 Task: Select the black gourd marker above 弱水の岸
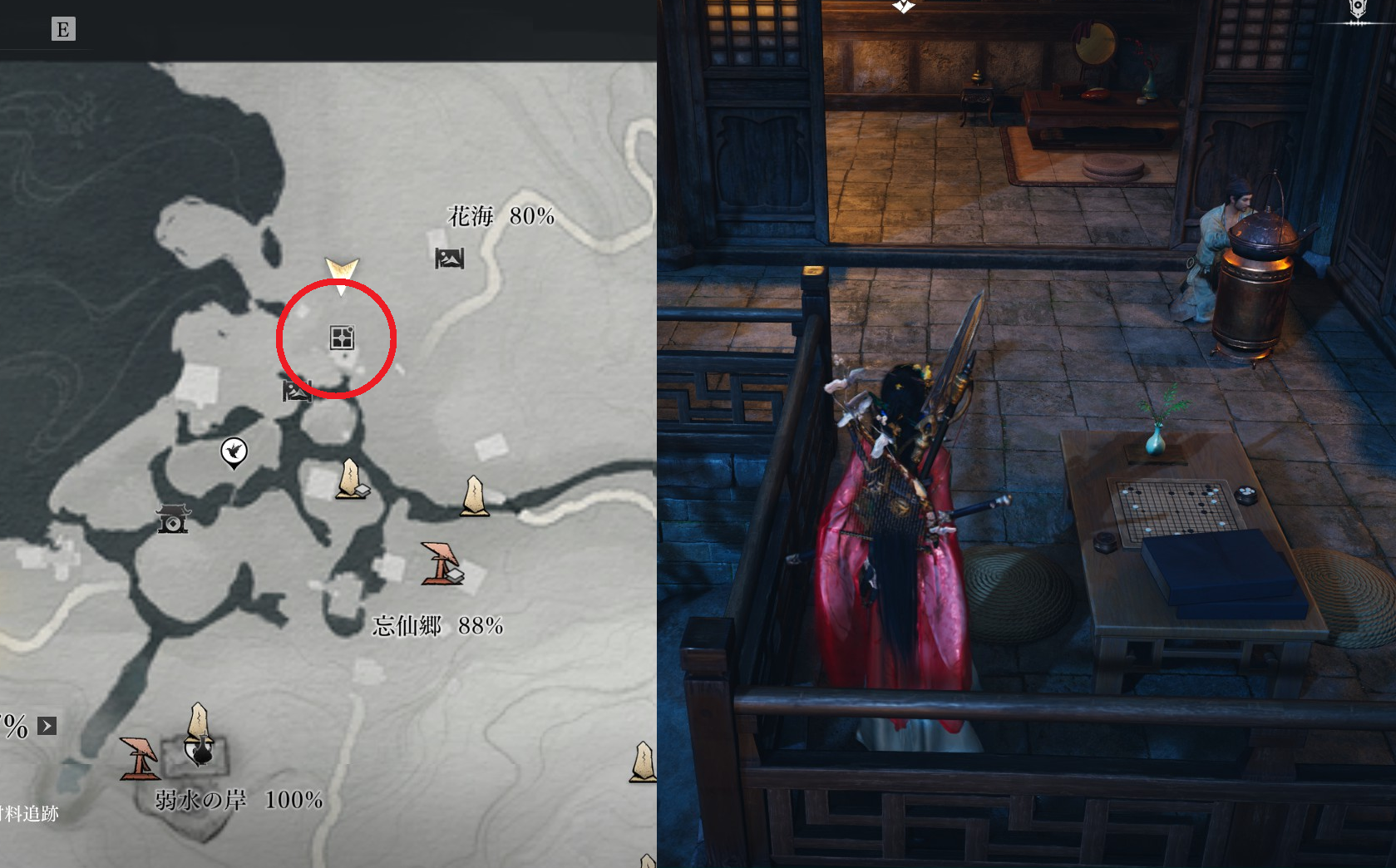[x=200, y=749]
